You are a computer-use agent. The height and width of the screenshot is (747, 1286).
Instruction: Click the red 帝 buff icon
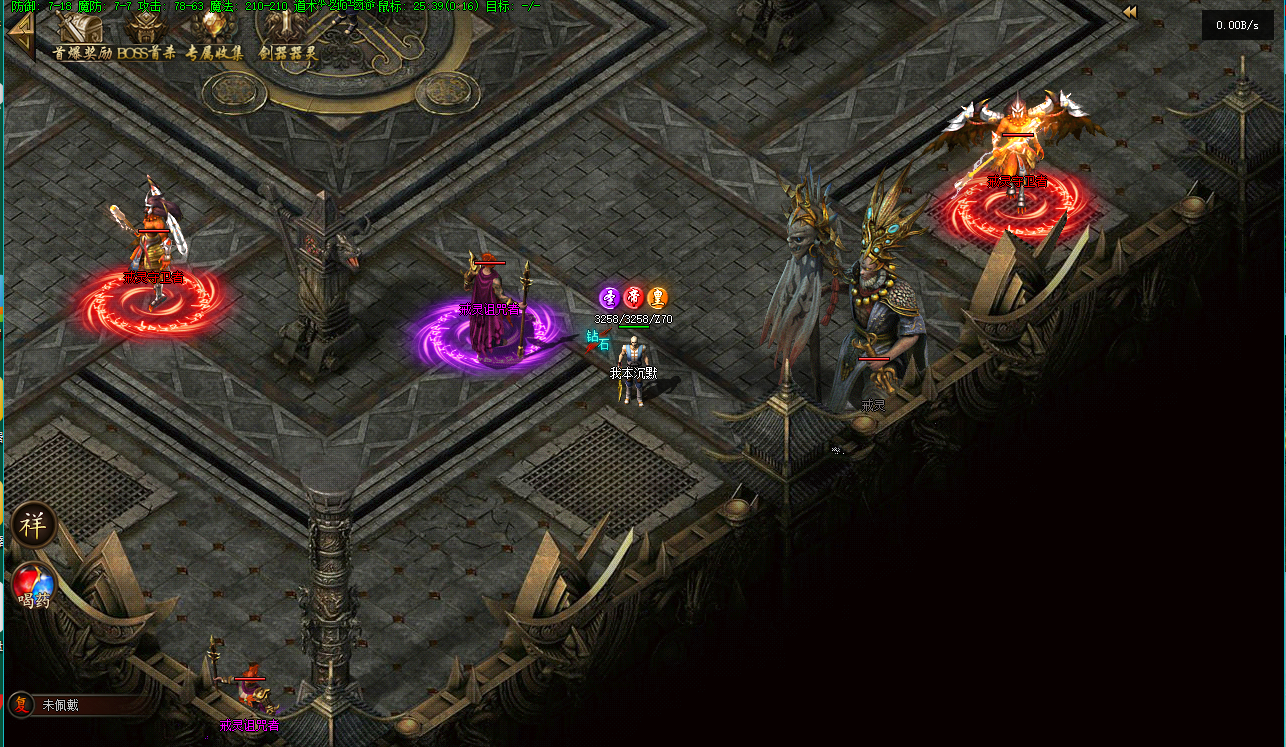(x=633, y=297)
